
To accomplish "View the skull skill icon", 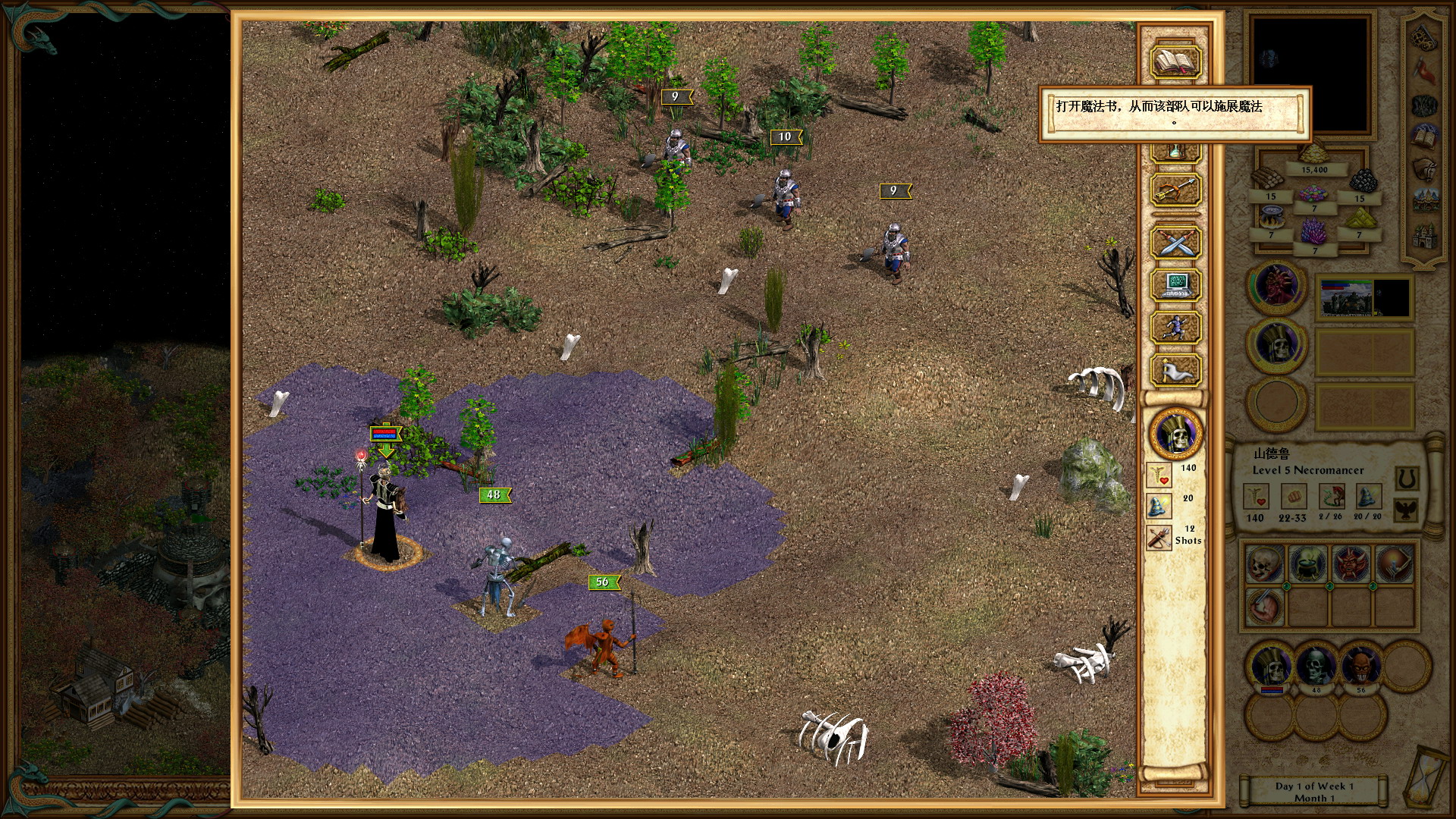I will point(1264,565).
